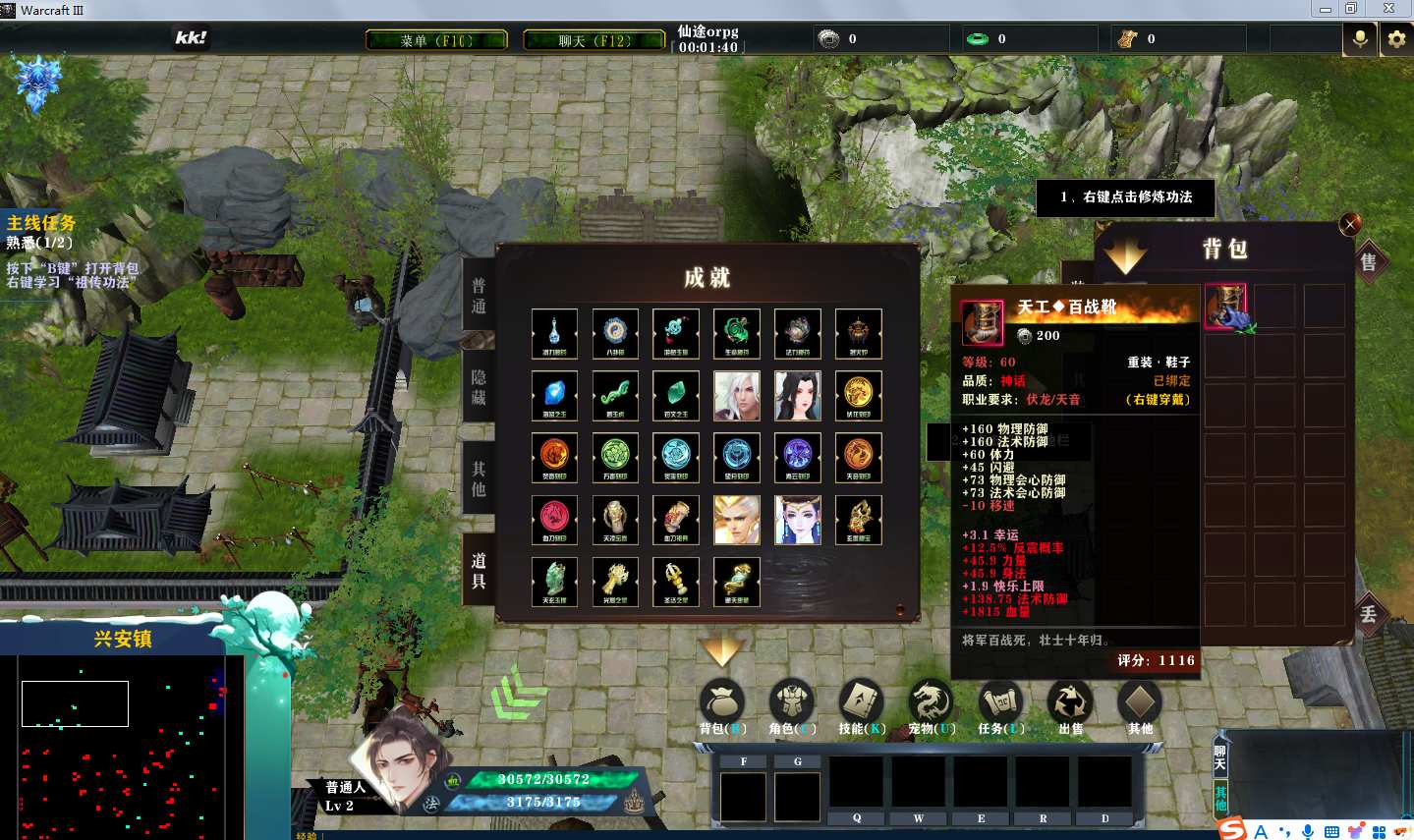Screen dimensions: 1414x840
Task: Open the 任务 (L) quest log
Action: 1000,705
